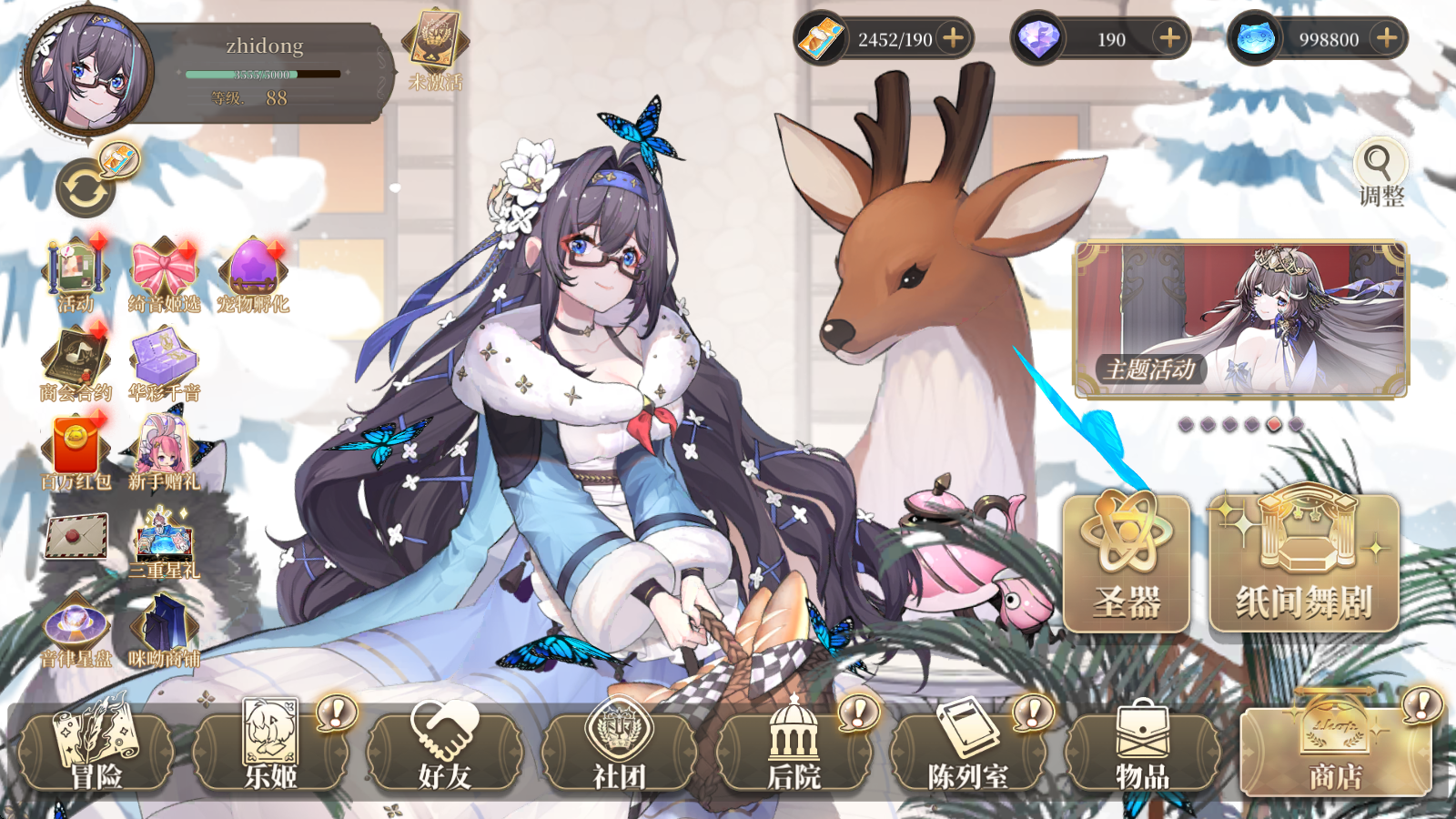Add more purple diamonds with plus button

coord(1169,38)
